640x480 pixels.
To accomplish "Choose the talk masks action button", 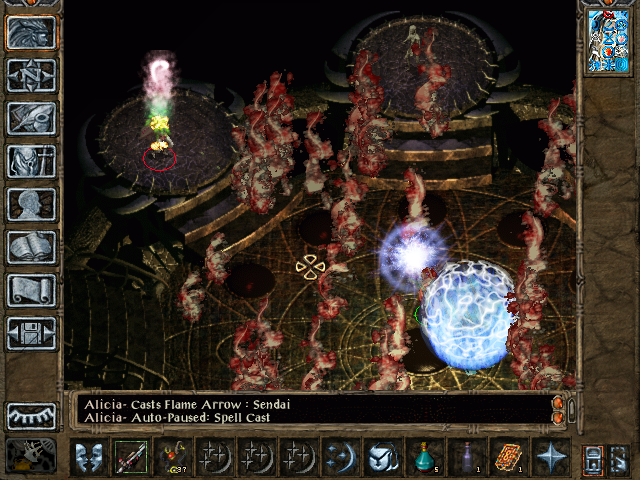I will [88, 457].
